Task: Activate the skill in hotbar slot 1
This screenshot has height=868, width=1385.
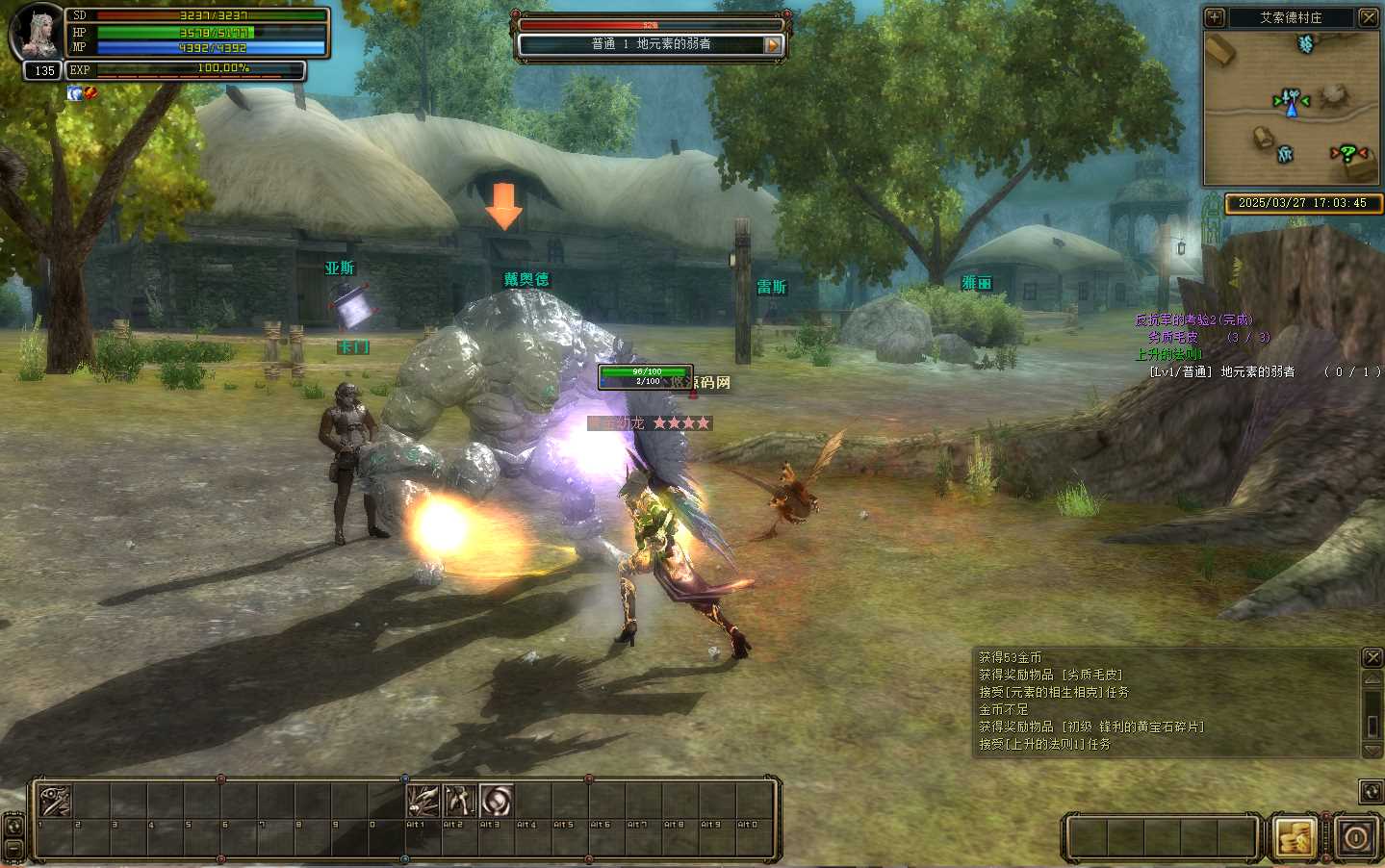Action: pyautogui.click(x=54, y=801)
